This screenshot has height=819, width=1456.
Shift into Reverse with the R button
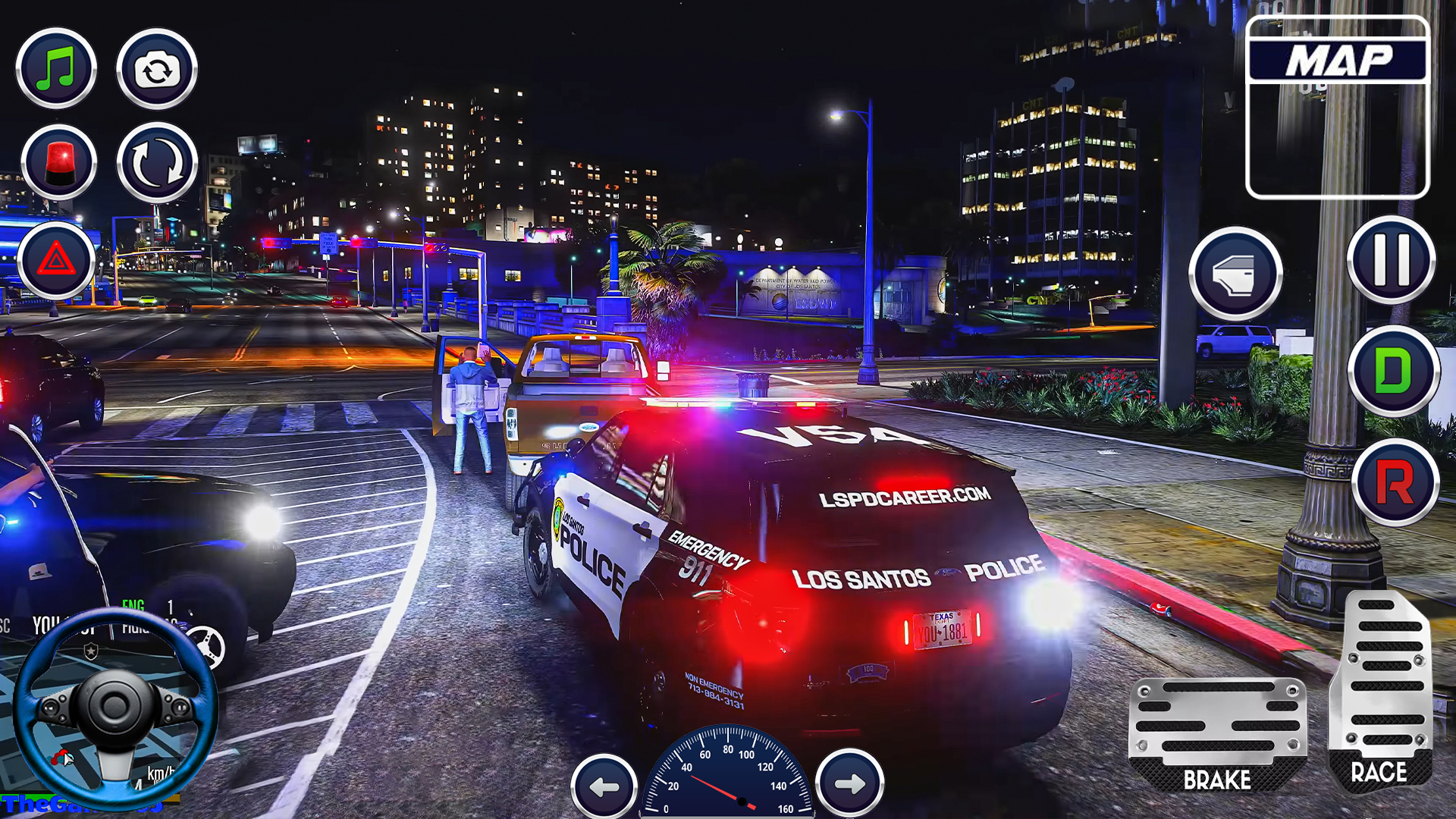[x=1395, y=482]
